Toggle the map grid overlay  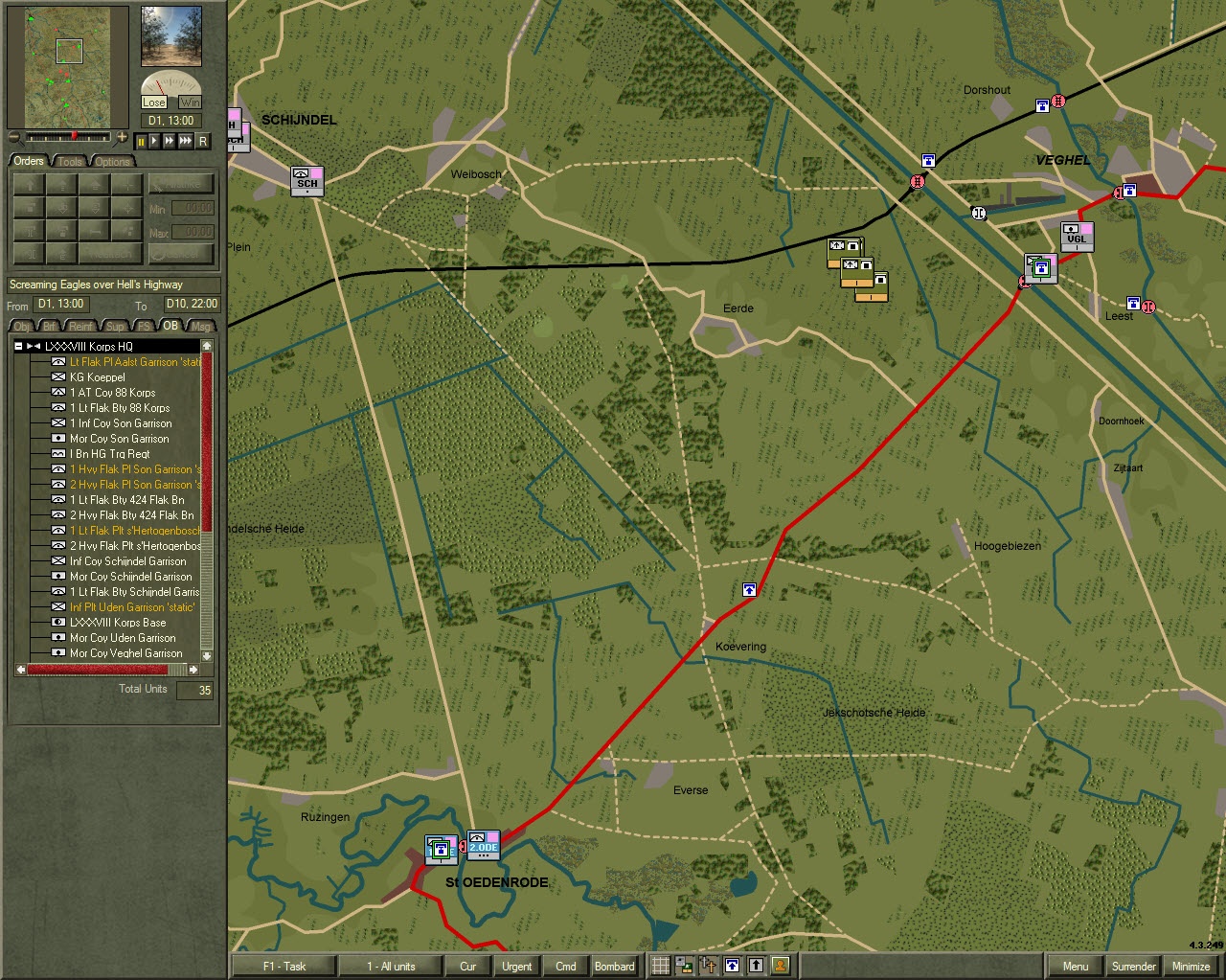660,966
